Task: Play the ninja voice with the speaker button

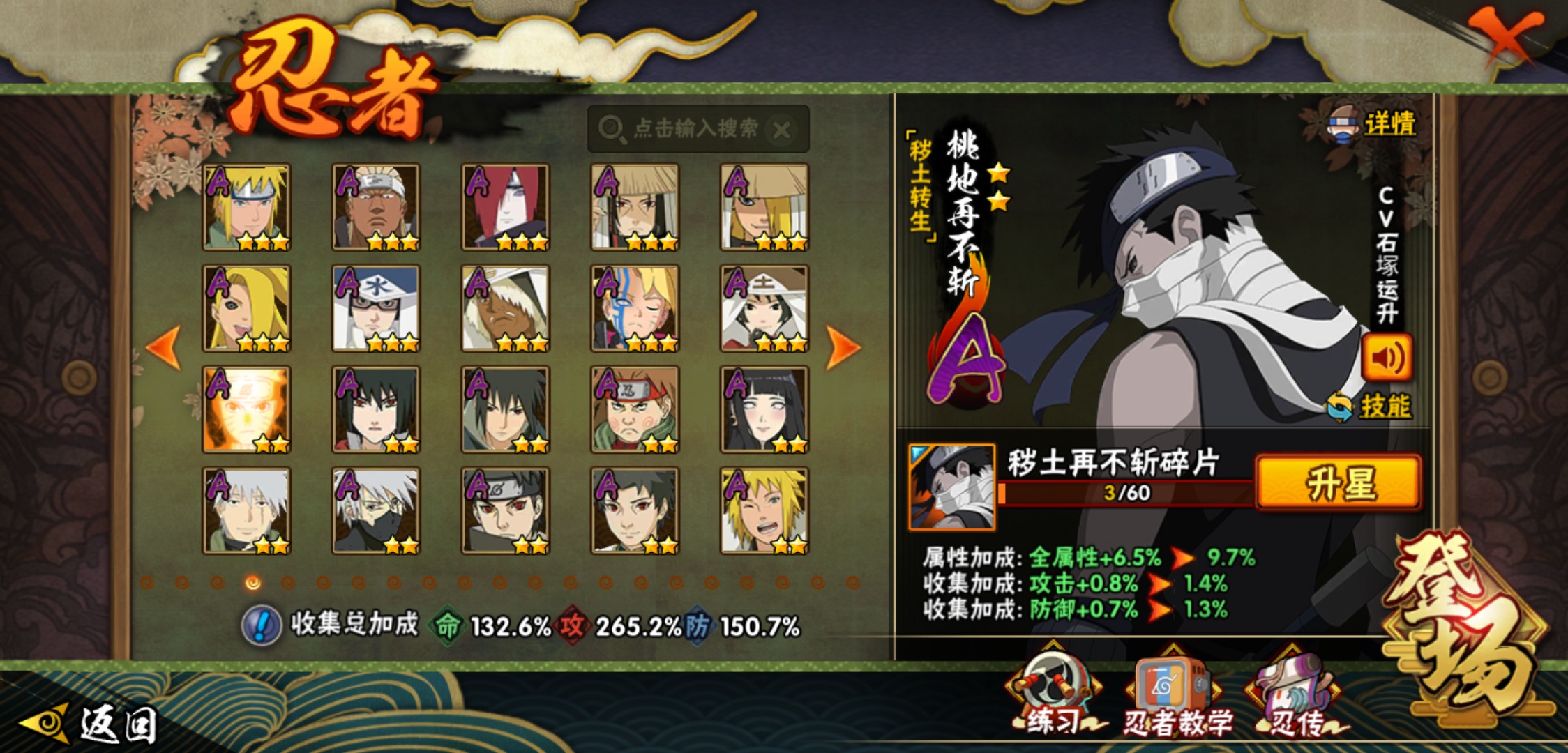Action: coord(1387,358)
